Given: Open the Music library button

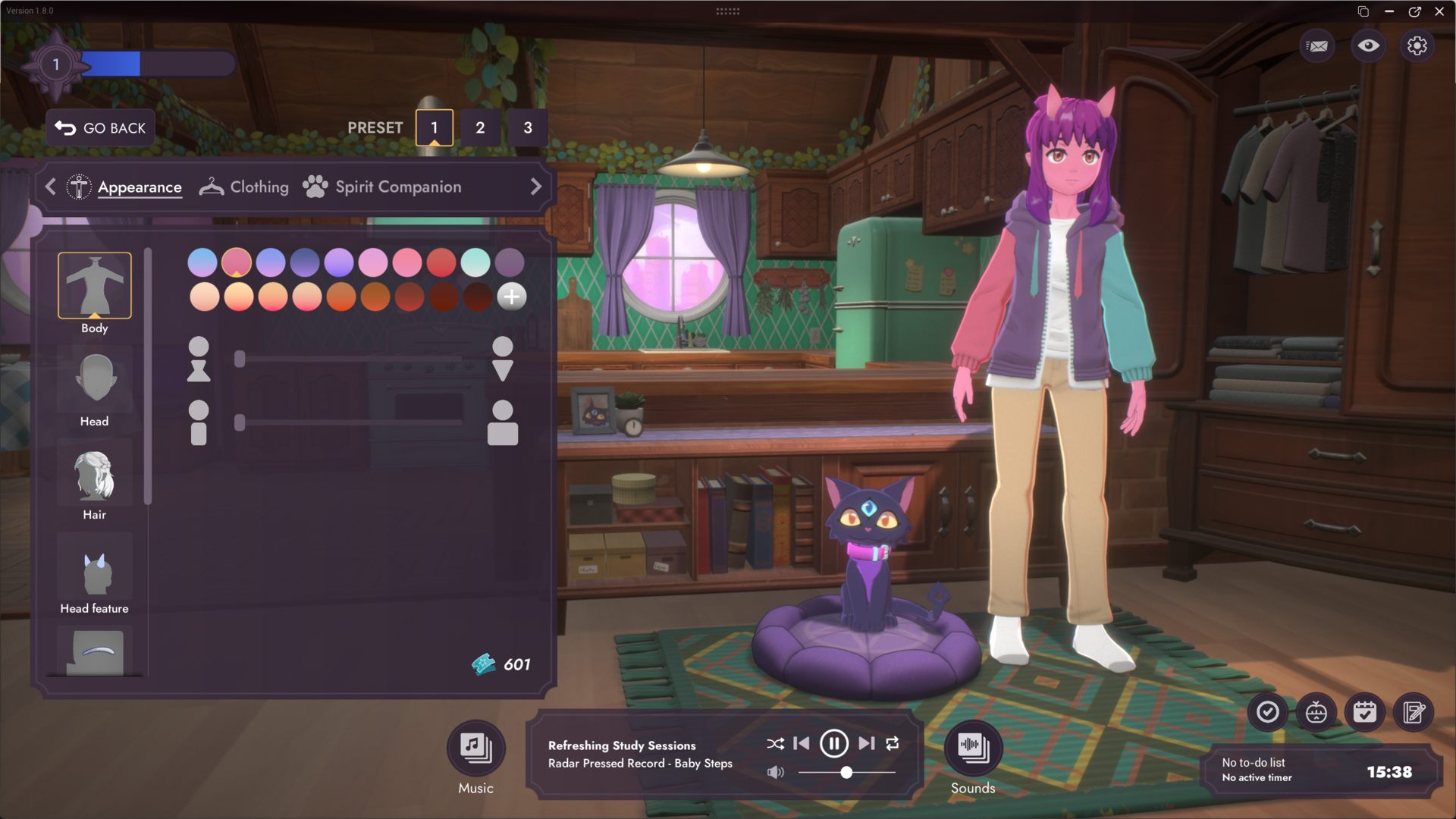Looking at the screenshot, I should tap(475, 748).
